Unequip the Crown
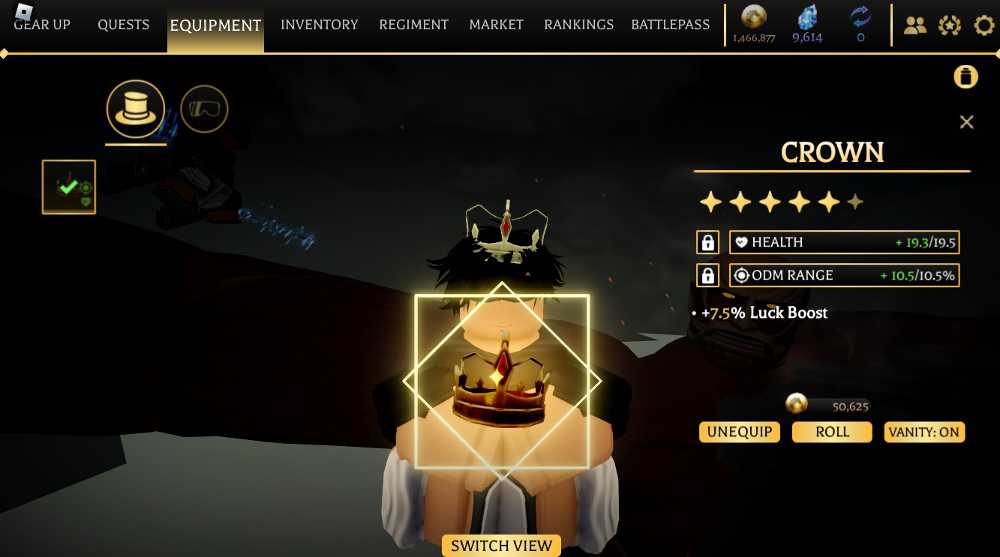Screen dimensions: 1000x557 coord(739,432)
